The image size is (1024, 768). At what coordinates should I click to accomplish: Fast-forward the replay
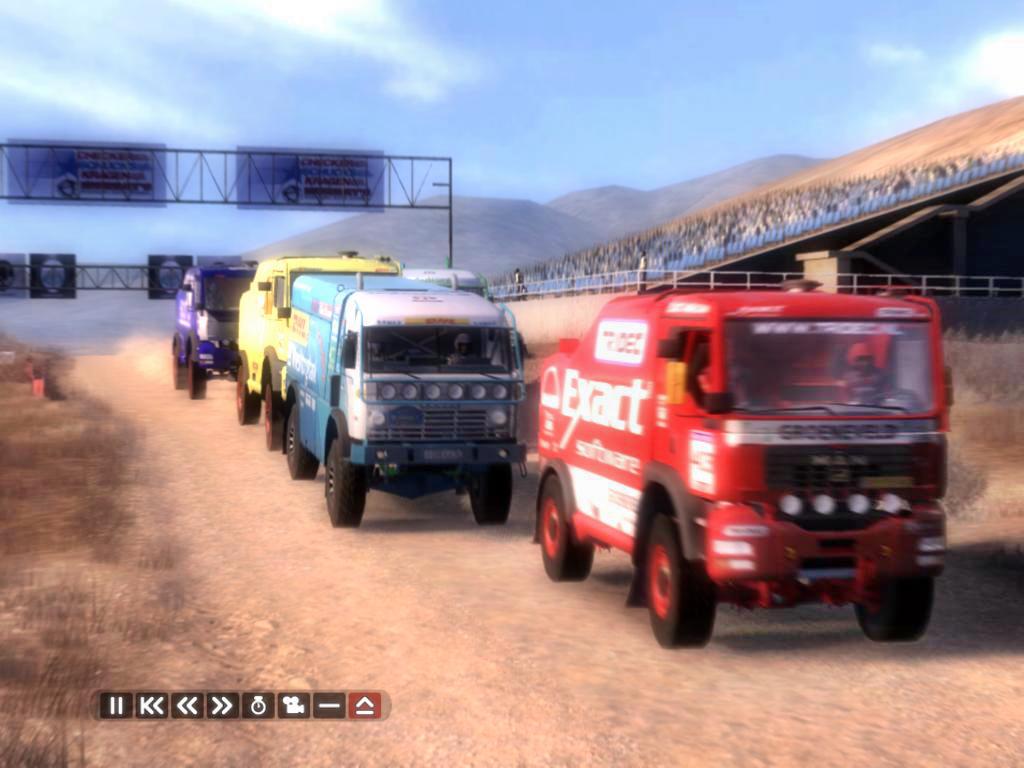click(222, 705)
